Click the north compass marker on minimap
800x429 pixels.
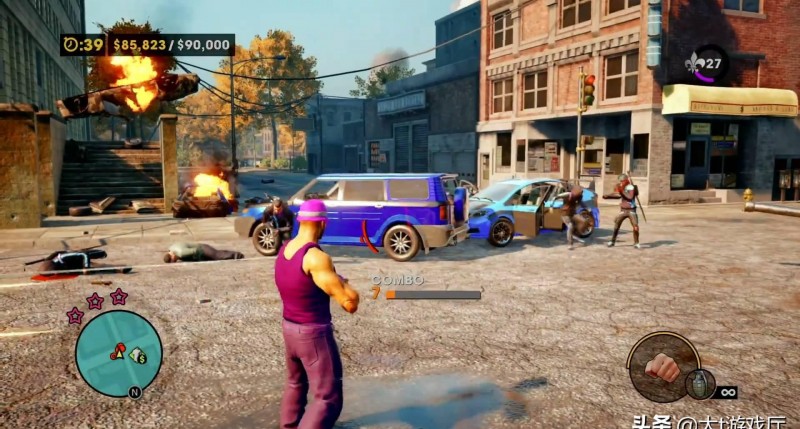tap(134, 392)
